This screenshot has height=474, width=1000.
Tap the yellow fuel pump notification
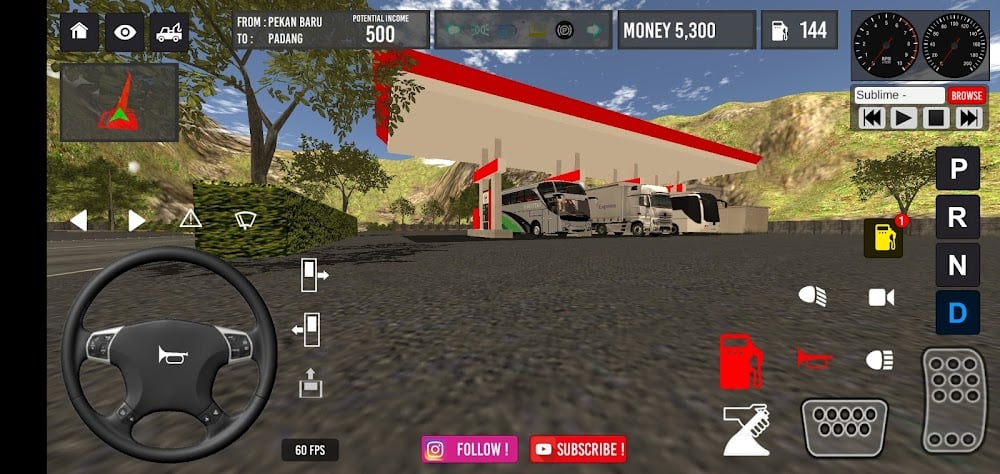[883, 239]
